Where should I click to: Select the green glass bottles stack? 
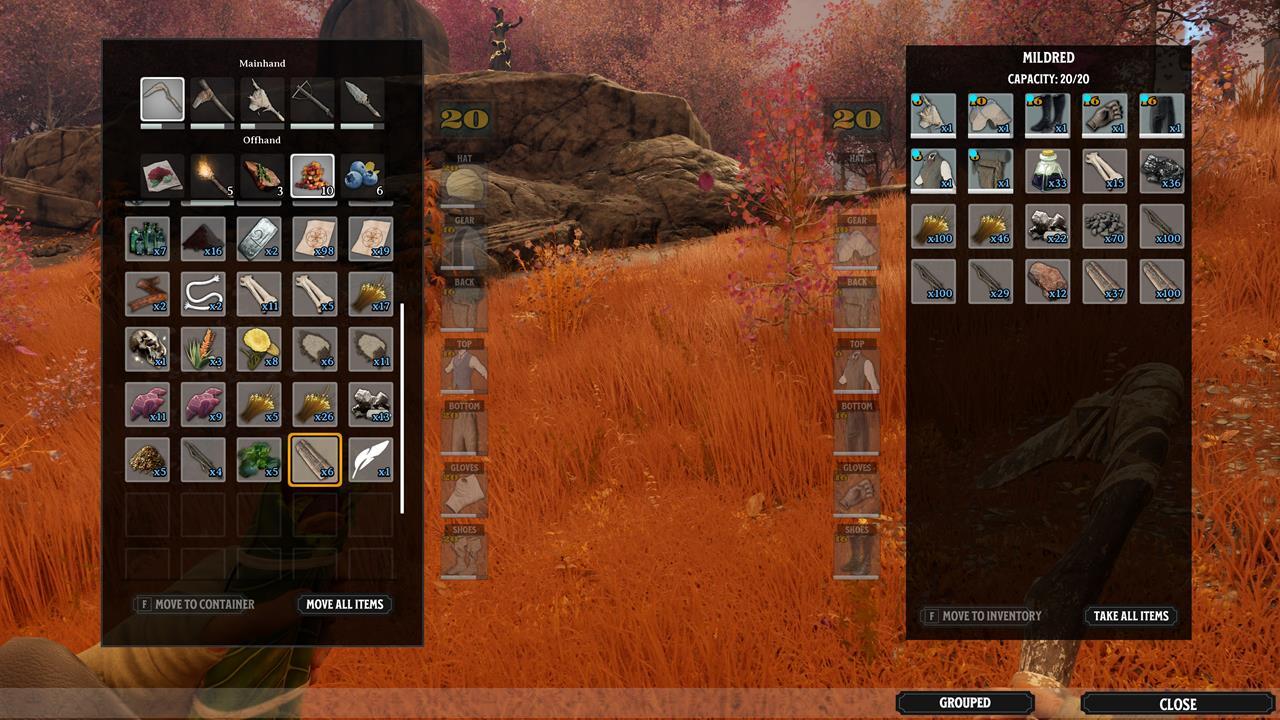point(147,239)
